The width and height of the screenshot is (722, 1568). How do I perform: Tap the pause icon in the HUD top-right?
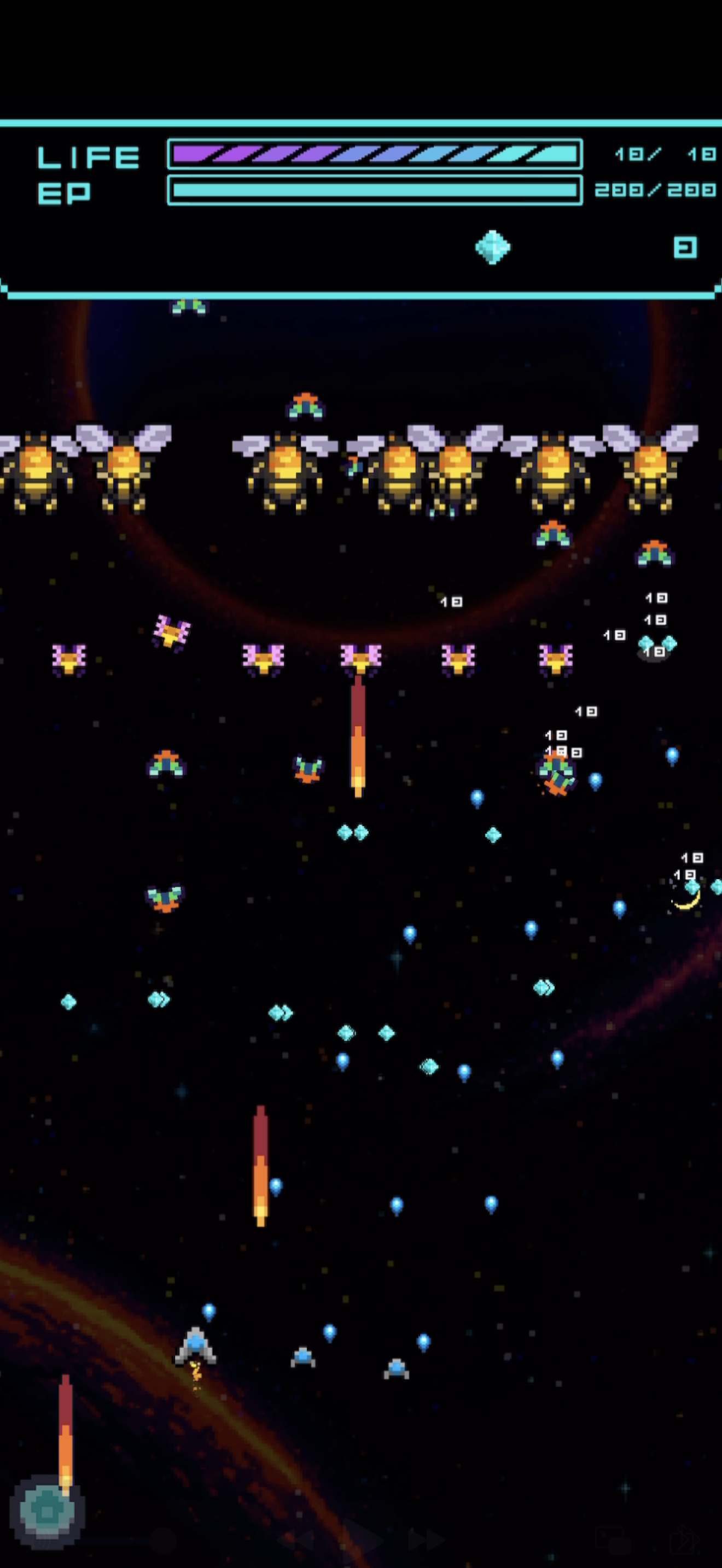click(684, 248)
